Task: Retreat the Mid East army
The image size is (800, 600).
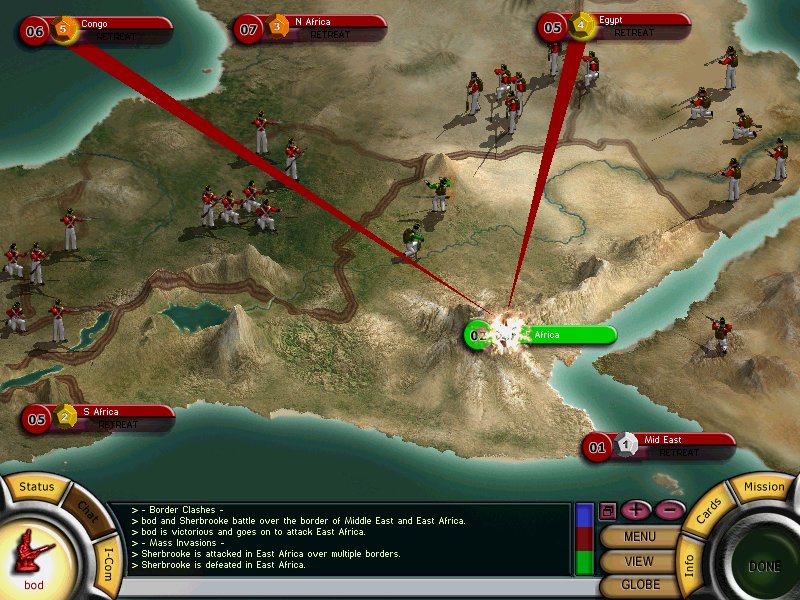Action: [680, 452]
